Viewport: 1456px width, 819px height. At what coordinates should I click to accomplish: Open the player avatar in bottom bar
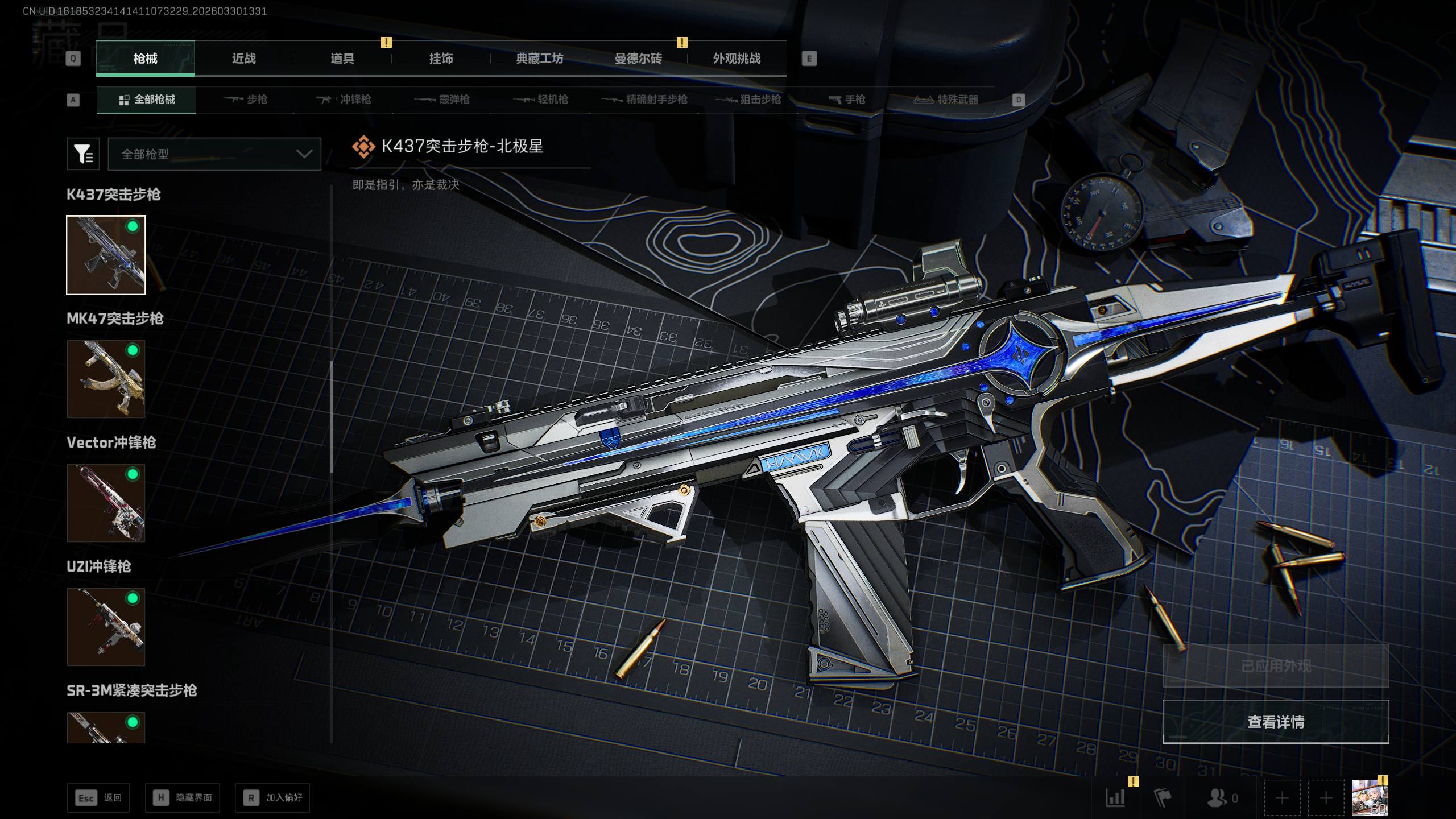coord(1369,798)
